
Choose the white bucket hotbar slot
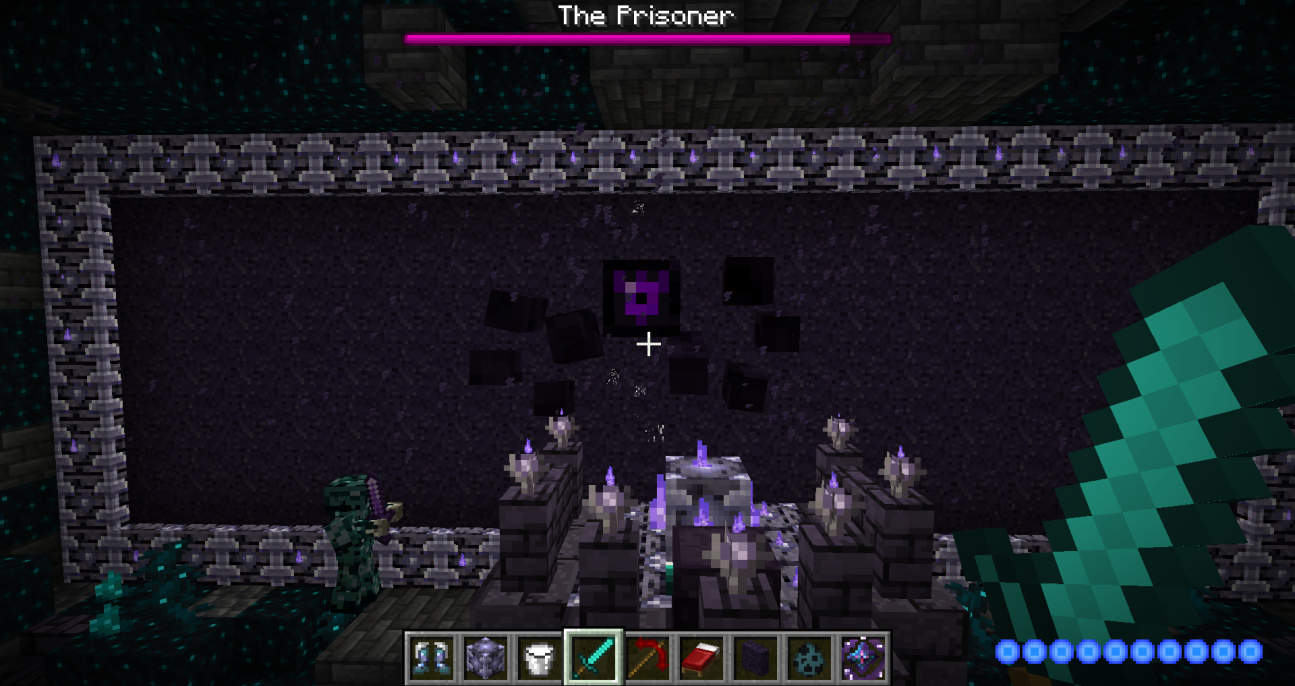pyautogui.click(x=540, y=658)
